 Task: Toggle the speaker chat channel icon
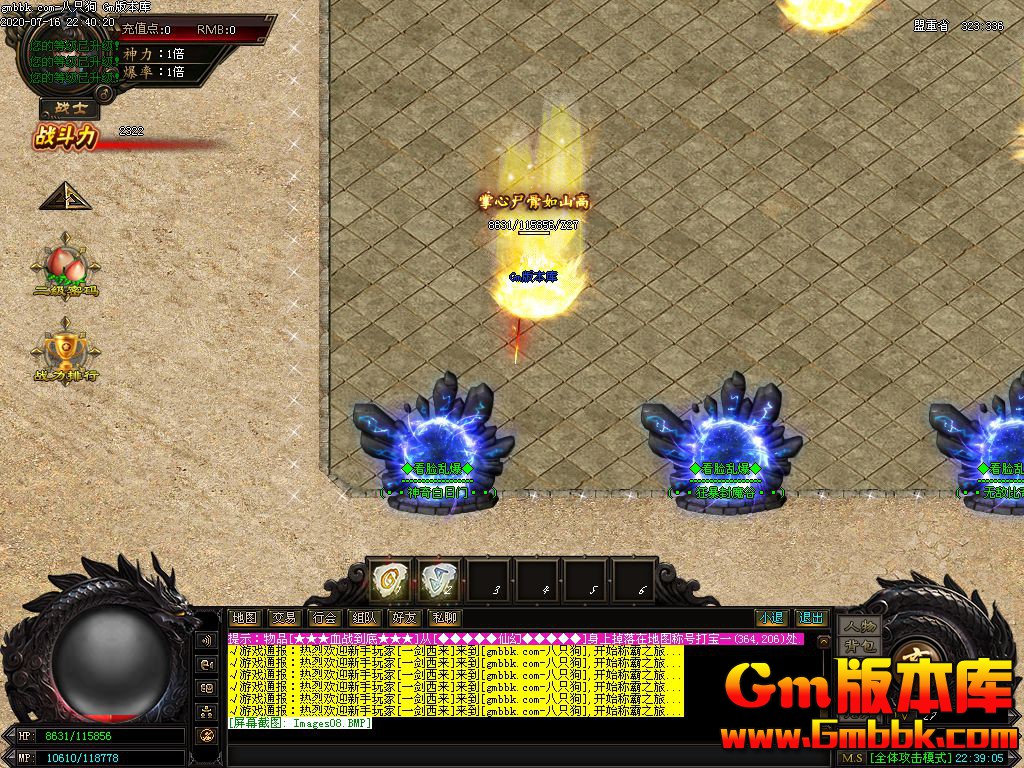coord(207,640)
